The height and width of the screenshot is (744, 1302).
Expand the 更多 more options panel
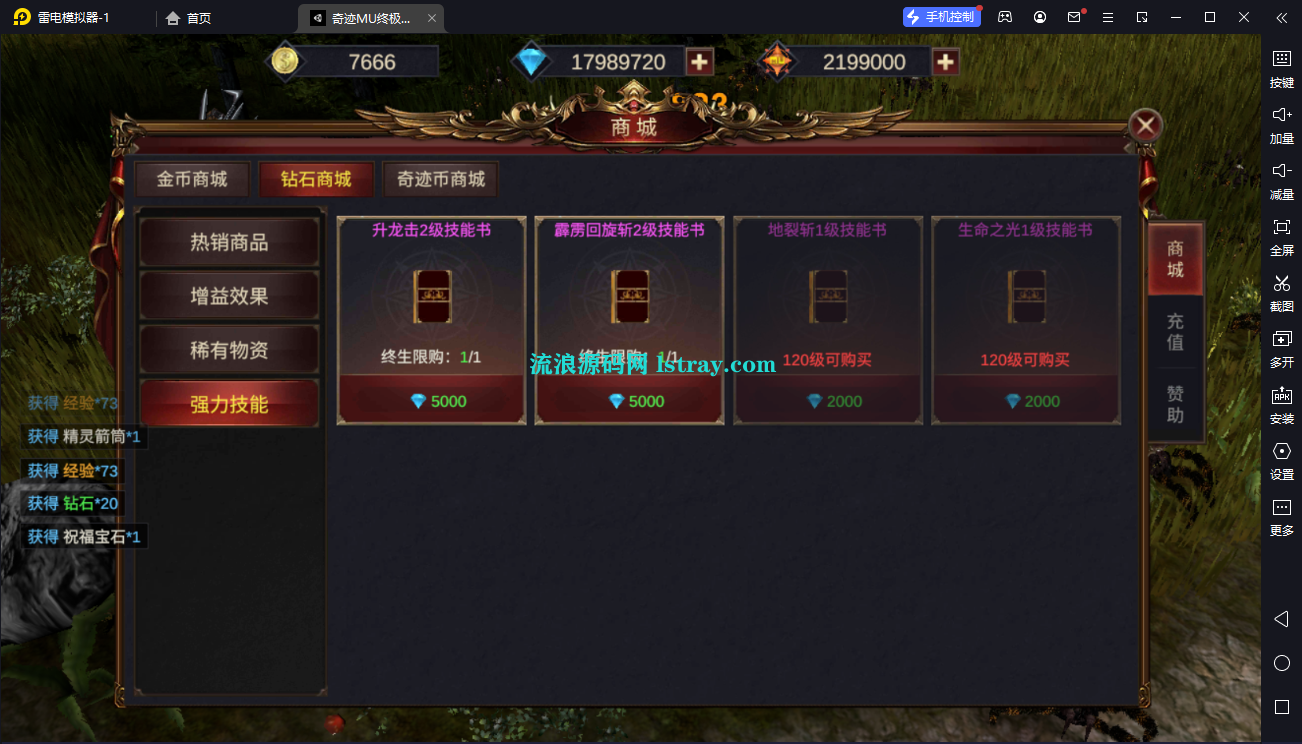1281,518
